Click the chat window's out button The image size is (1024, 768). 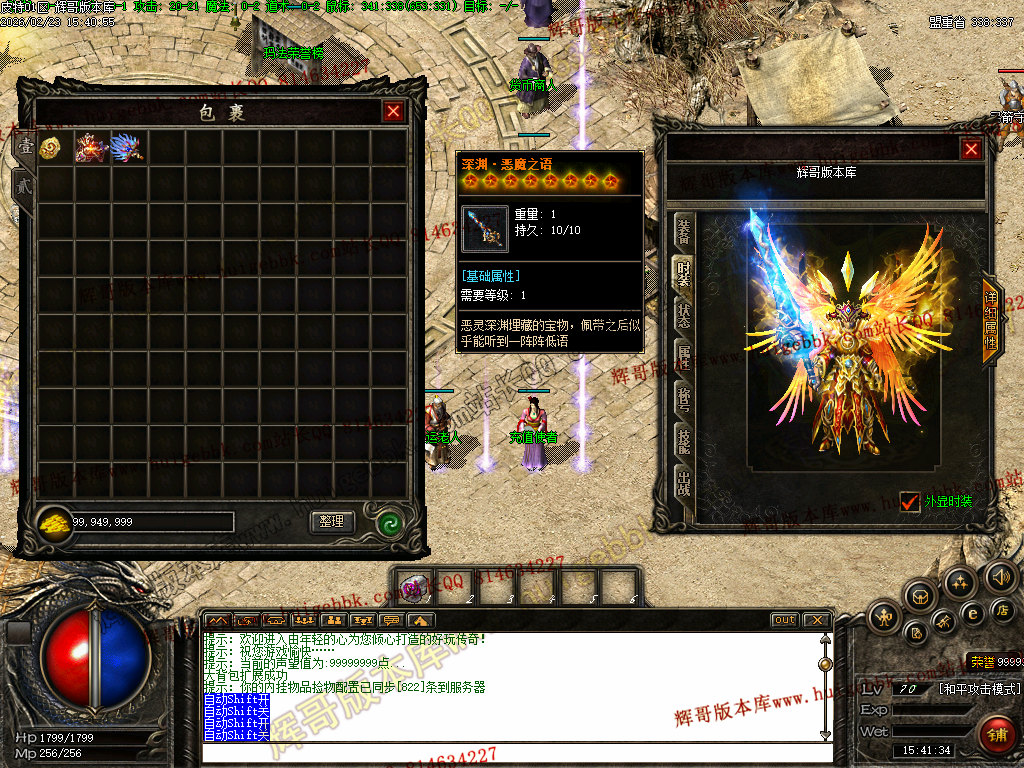785,620
